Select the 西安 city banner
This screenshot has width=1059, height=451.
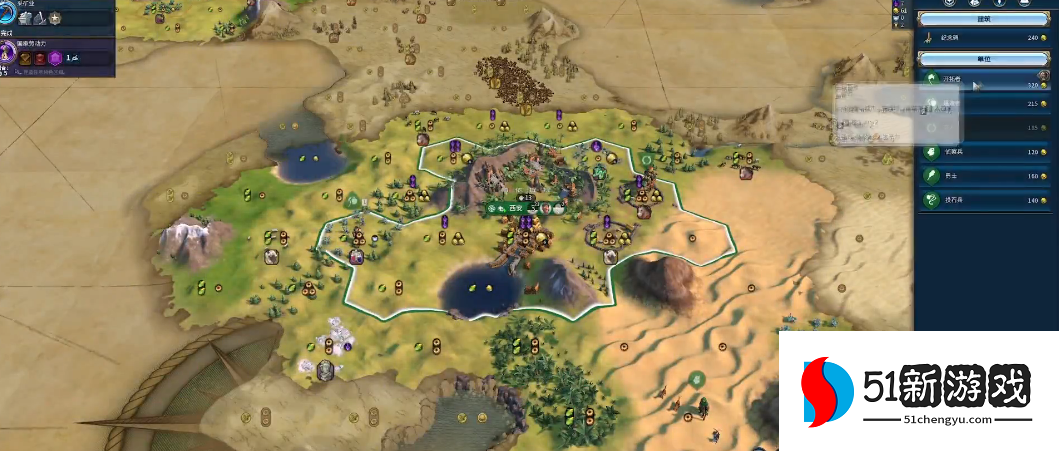[515, 208]
